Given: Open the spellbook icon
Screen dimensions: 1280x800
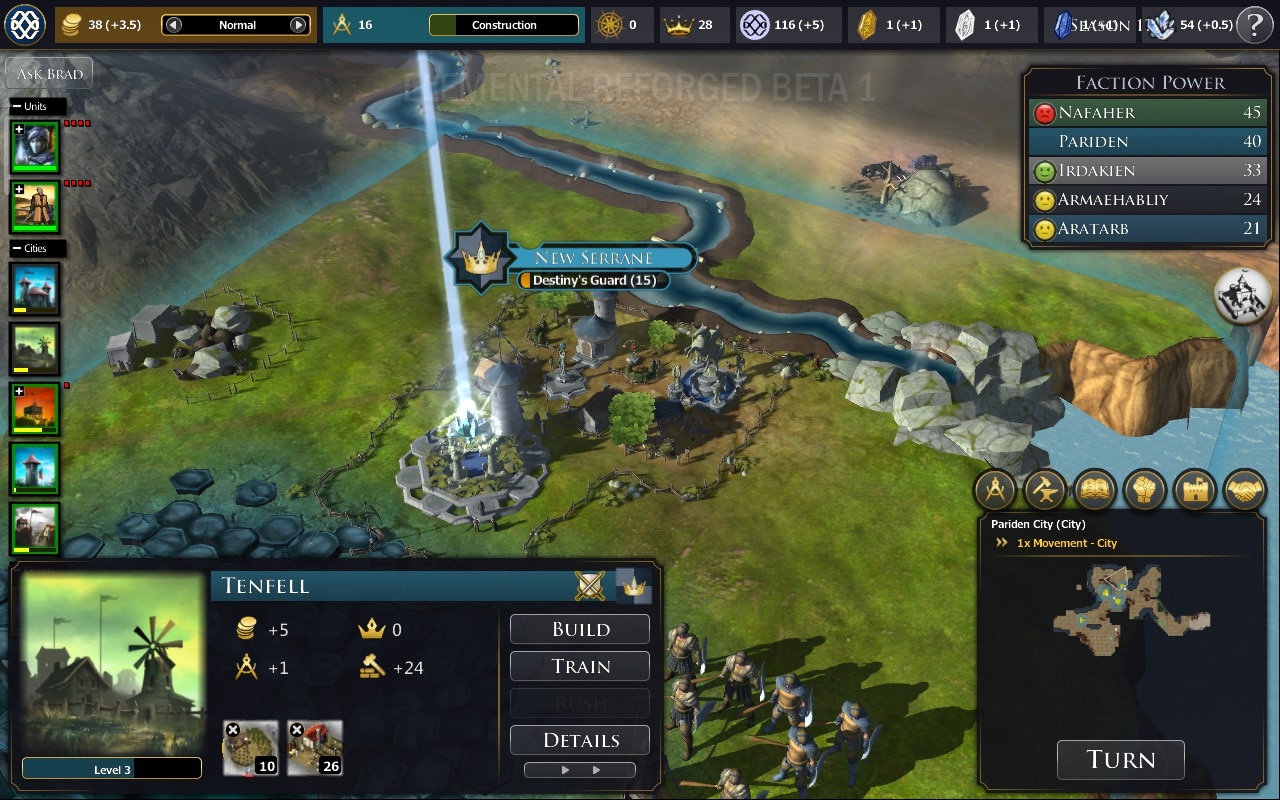Looking at the screenshot, I should coord(1095,490).
